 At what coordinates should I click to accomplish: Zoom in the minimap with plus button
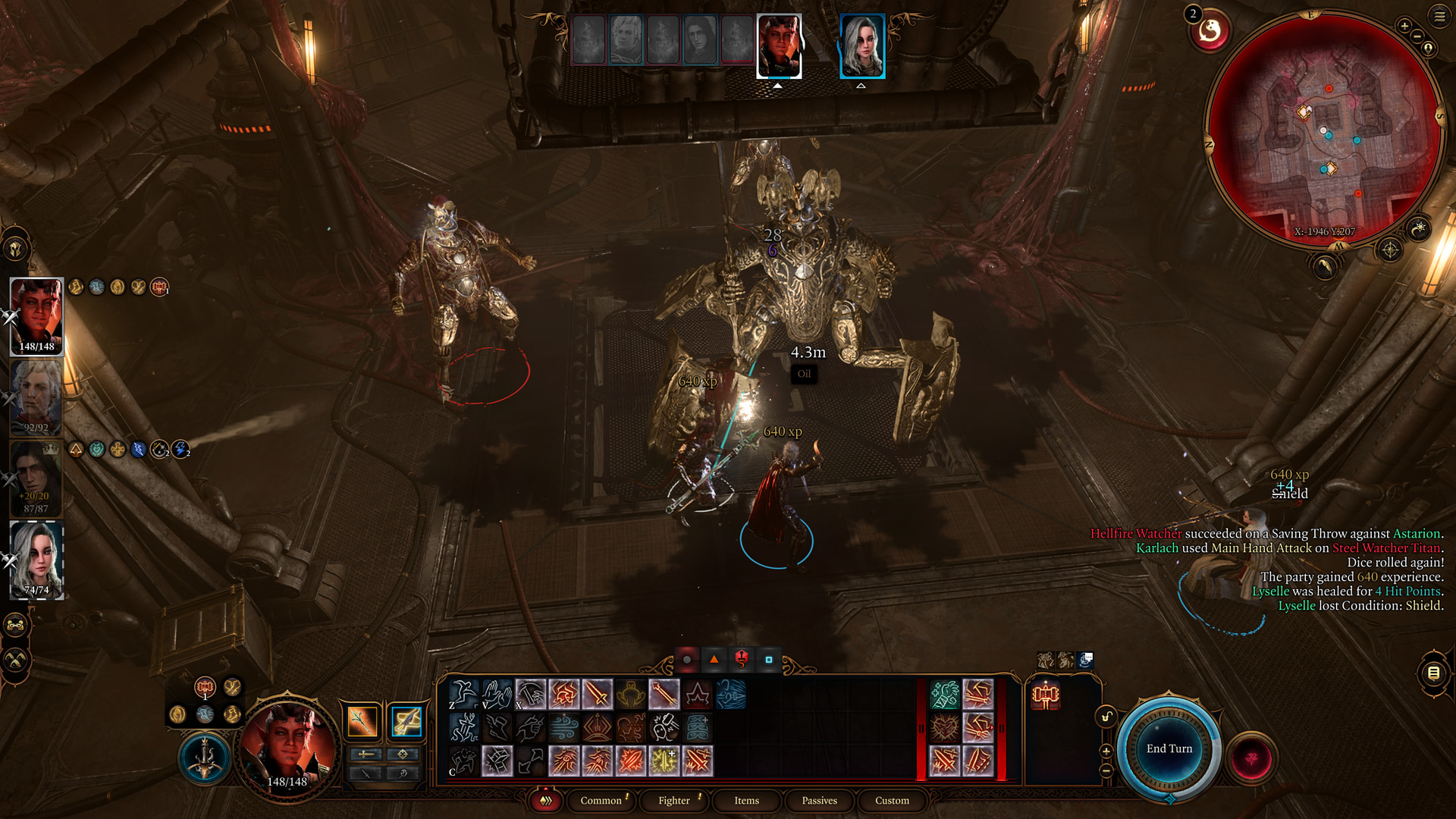tap(1404, 27)
